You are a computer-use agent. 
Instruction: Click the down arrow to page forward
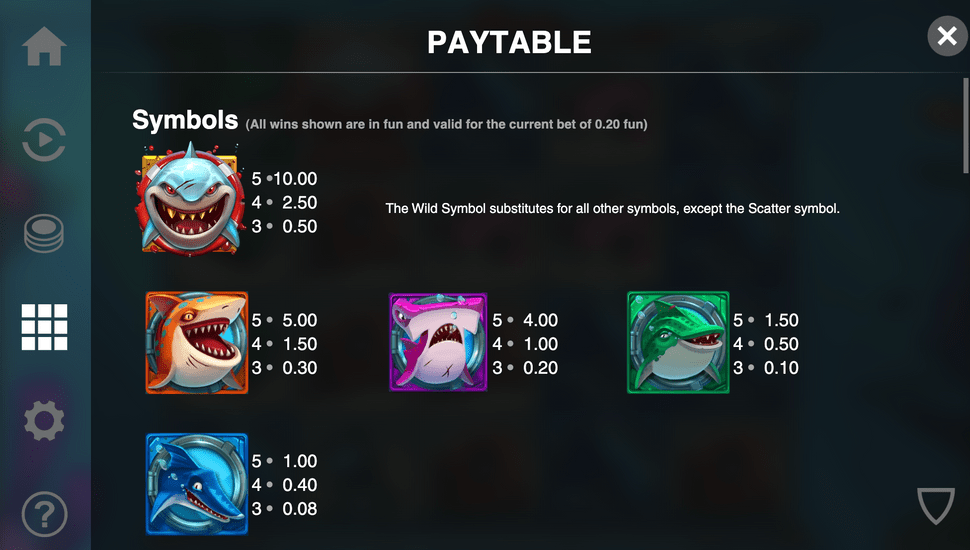[x=936, y=506]
